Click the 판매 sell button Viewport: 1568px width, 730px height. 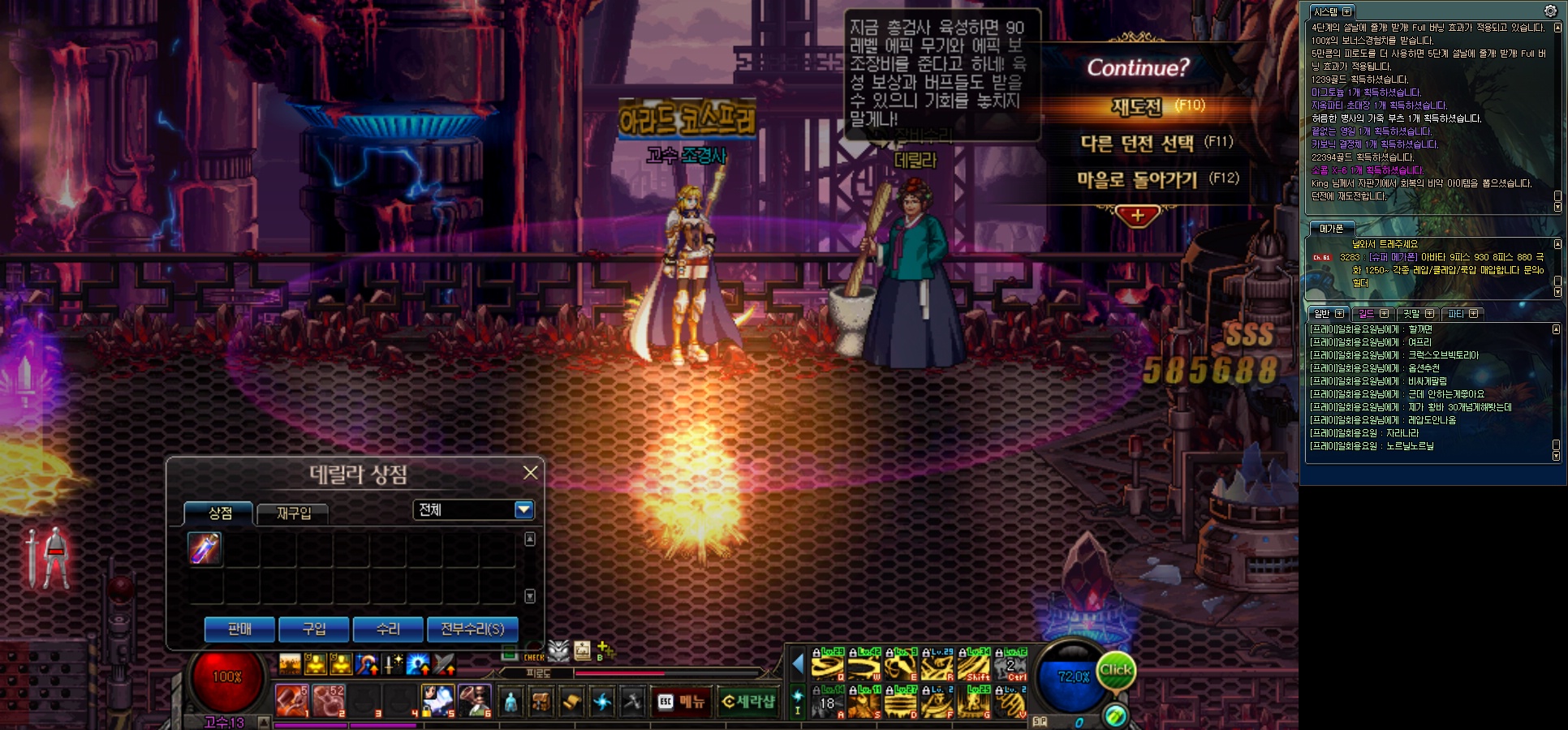click(x=239, y=629)
